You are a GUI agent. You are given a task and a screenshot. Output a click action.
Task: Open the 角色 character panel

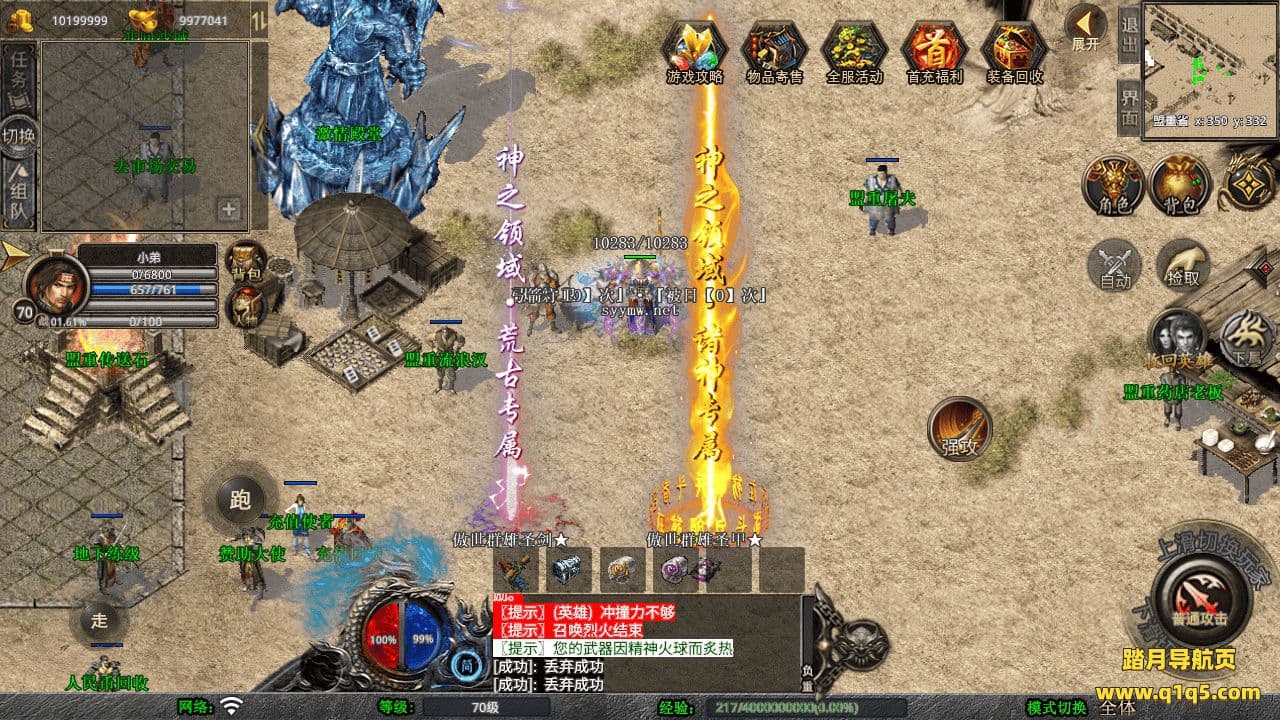(1113, 186)
